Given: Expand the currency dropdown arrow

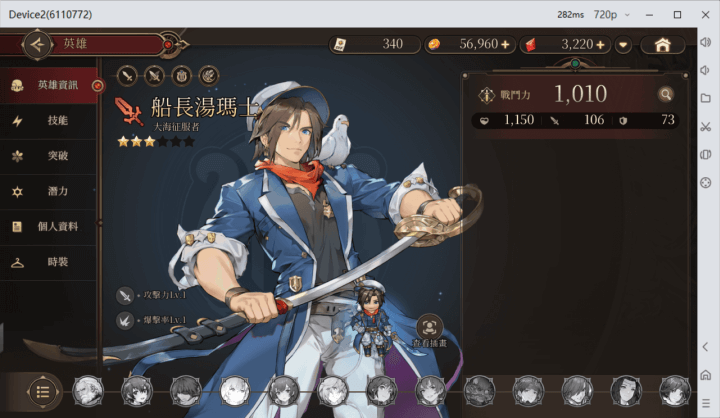Looking at the screenshot, I should [624, 44].
